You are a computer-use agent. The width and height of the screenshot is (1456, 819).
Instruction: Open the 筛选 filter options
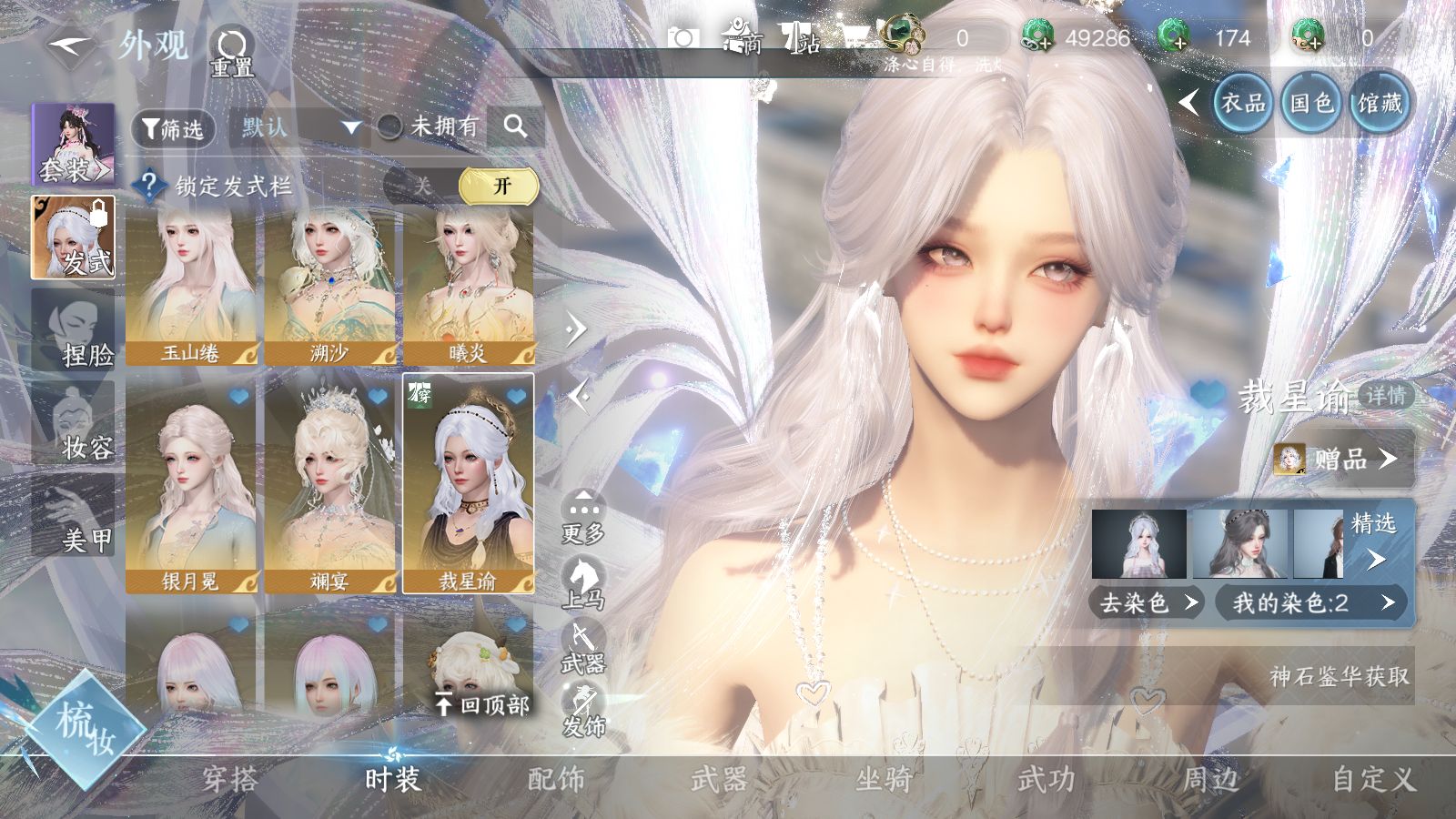click(x=173, y=128)
